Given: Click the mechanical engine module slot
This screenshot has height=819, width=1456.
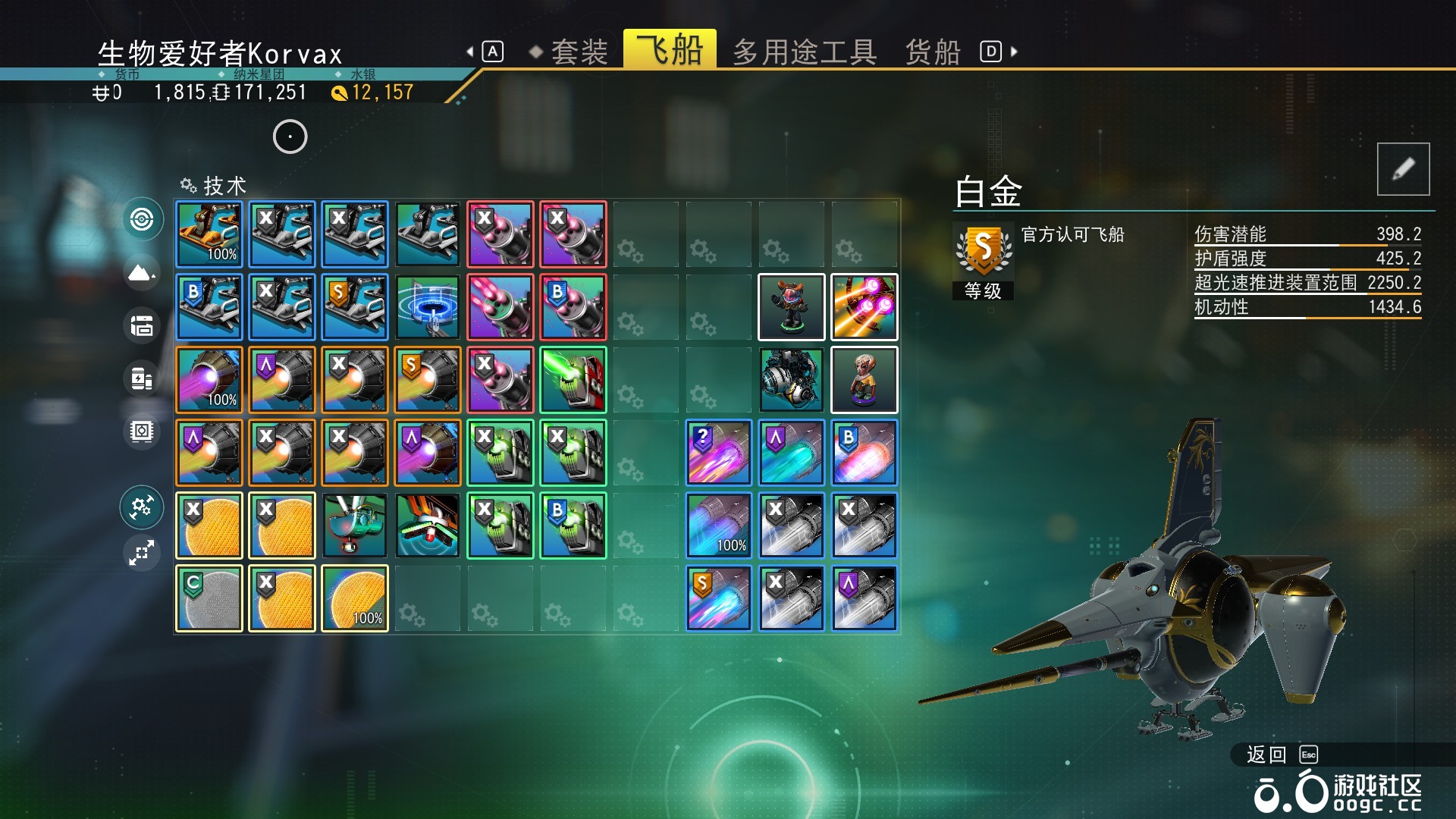Looking at the screenshot, I should pos(792,380).
